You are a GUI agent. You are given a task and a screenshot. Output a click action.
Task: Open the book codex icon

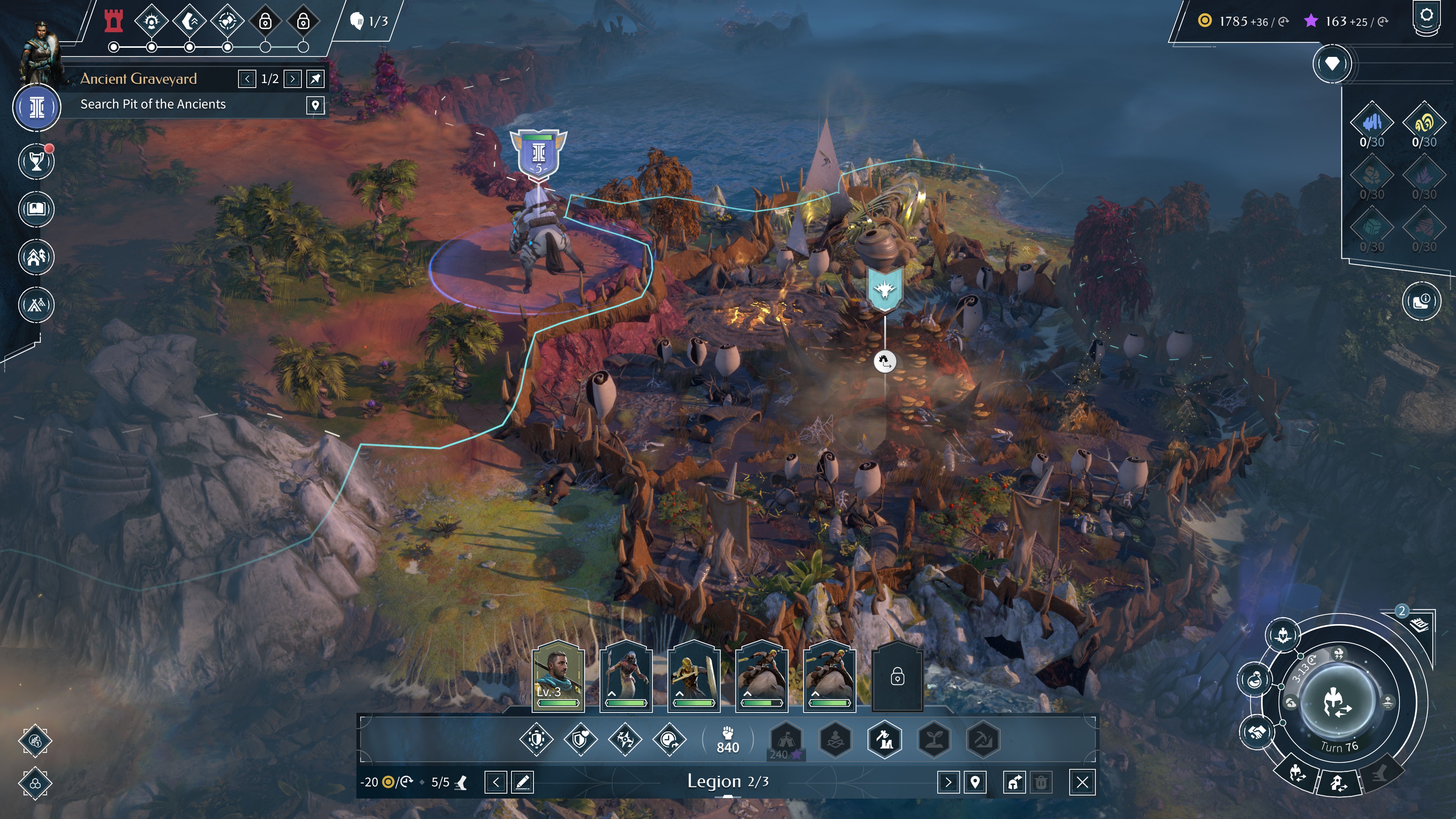(37, 209)
